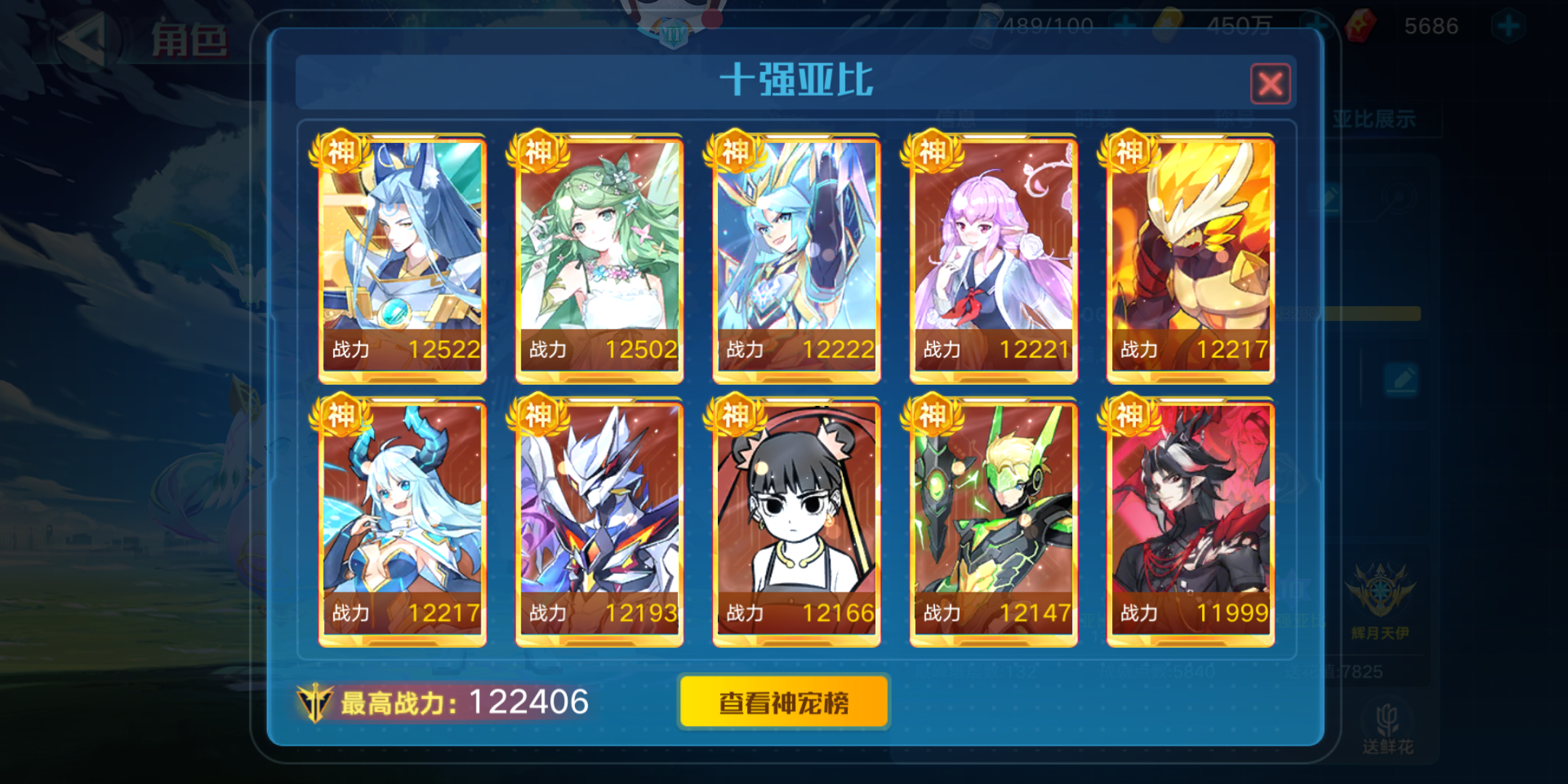Click the magnifier search icon in the sidebar
1568x784 pixels.
click(x=1399, y=197)
